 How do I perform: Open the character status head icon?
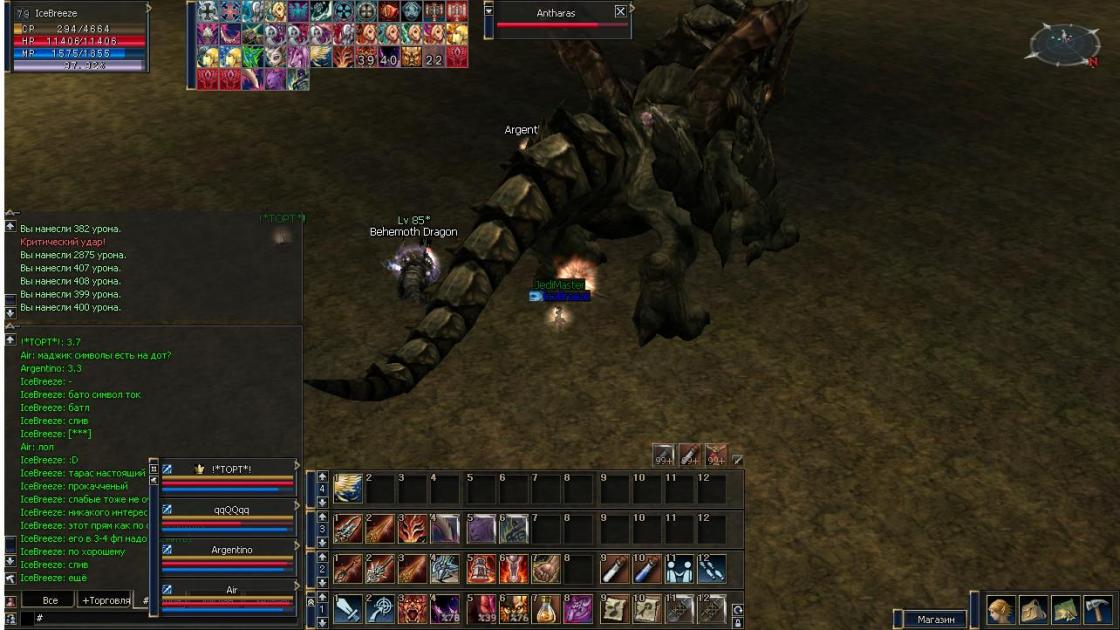point(1001,610)
